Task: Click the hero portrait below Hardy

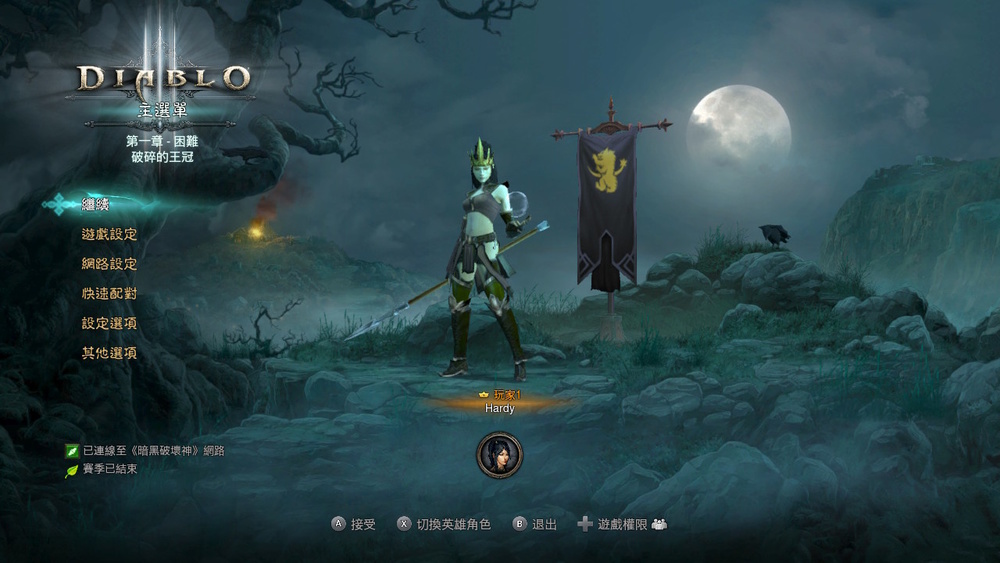Action: (x=499, y=455)
